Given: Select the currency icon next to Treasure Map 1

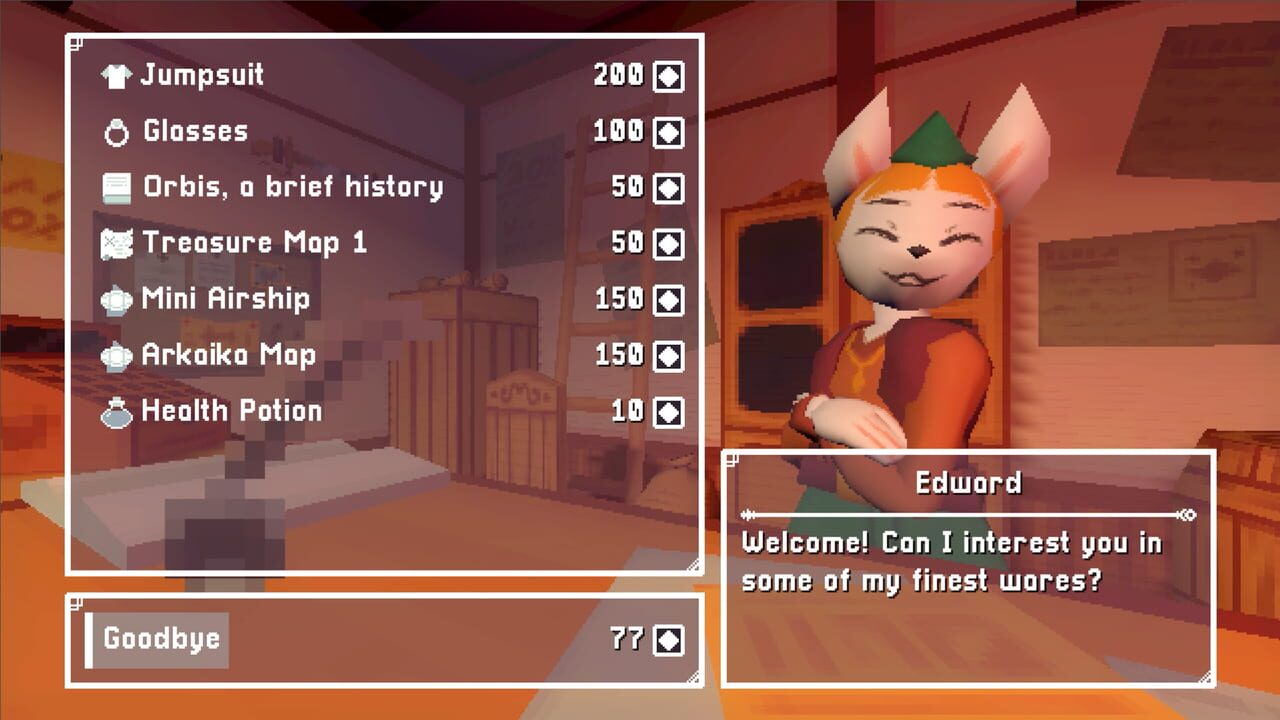Looking at the screenshot, I should point(667,242).
